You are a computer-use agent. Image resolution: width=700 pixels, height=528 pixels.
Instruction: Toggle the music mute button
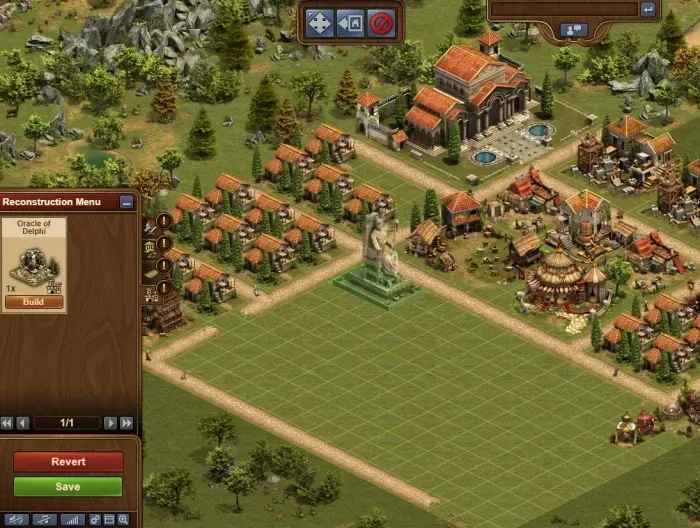(43, 520)
